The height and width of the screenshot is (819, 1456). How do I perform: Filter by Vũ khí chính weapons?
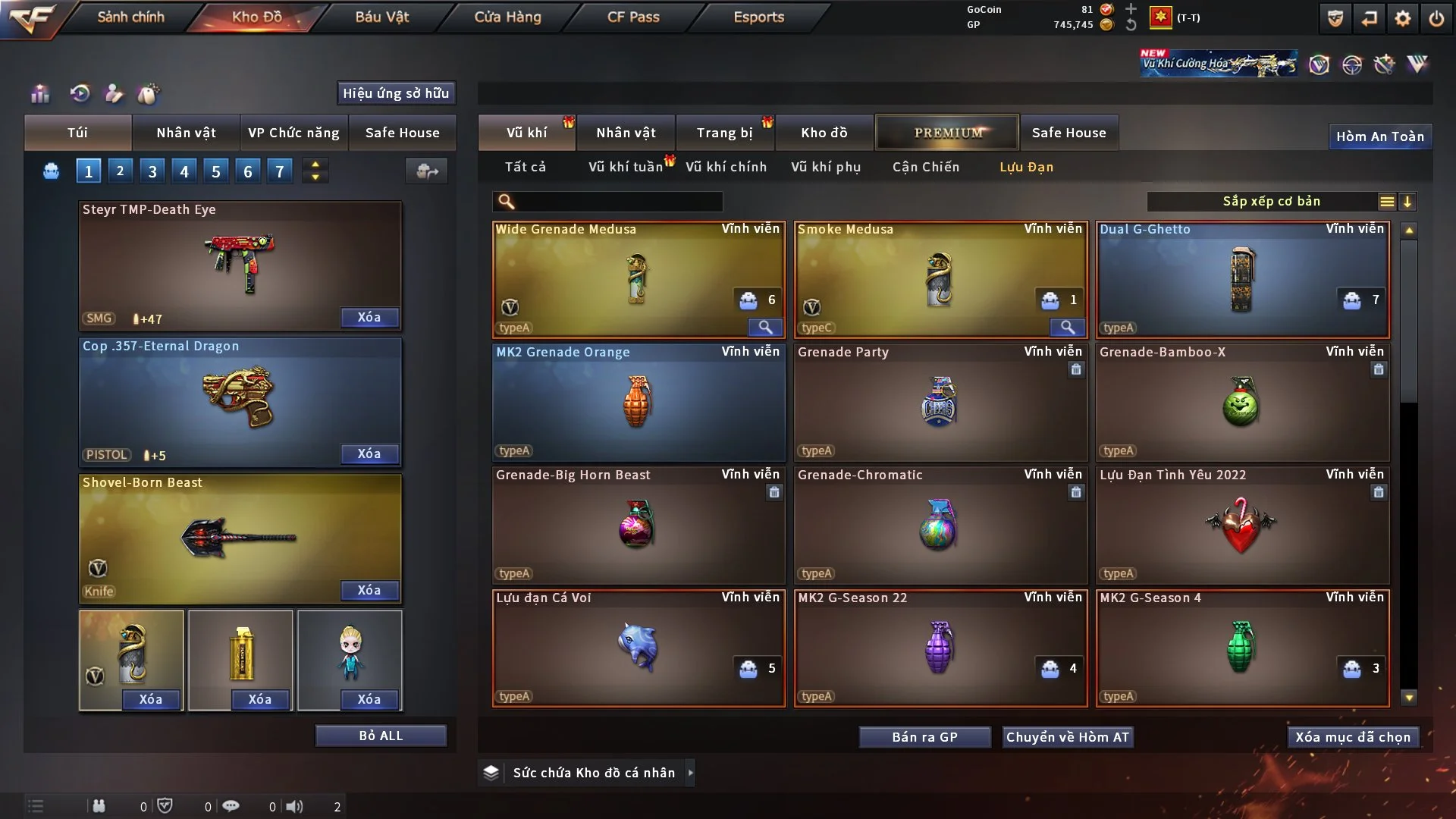(x=726, y=167)
